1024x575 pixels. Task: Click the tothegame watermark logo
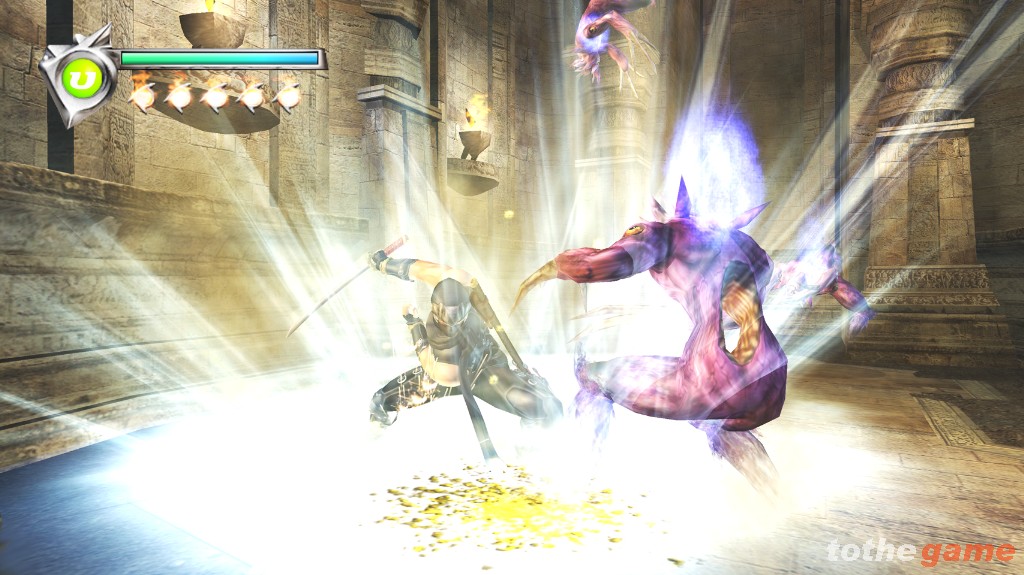click(x=920, y=551)
